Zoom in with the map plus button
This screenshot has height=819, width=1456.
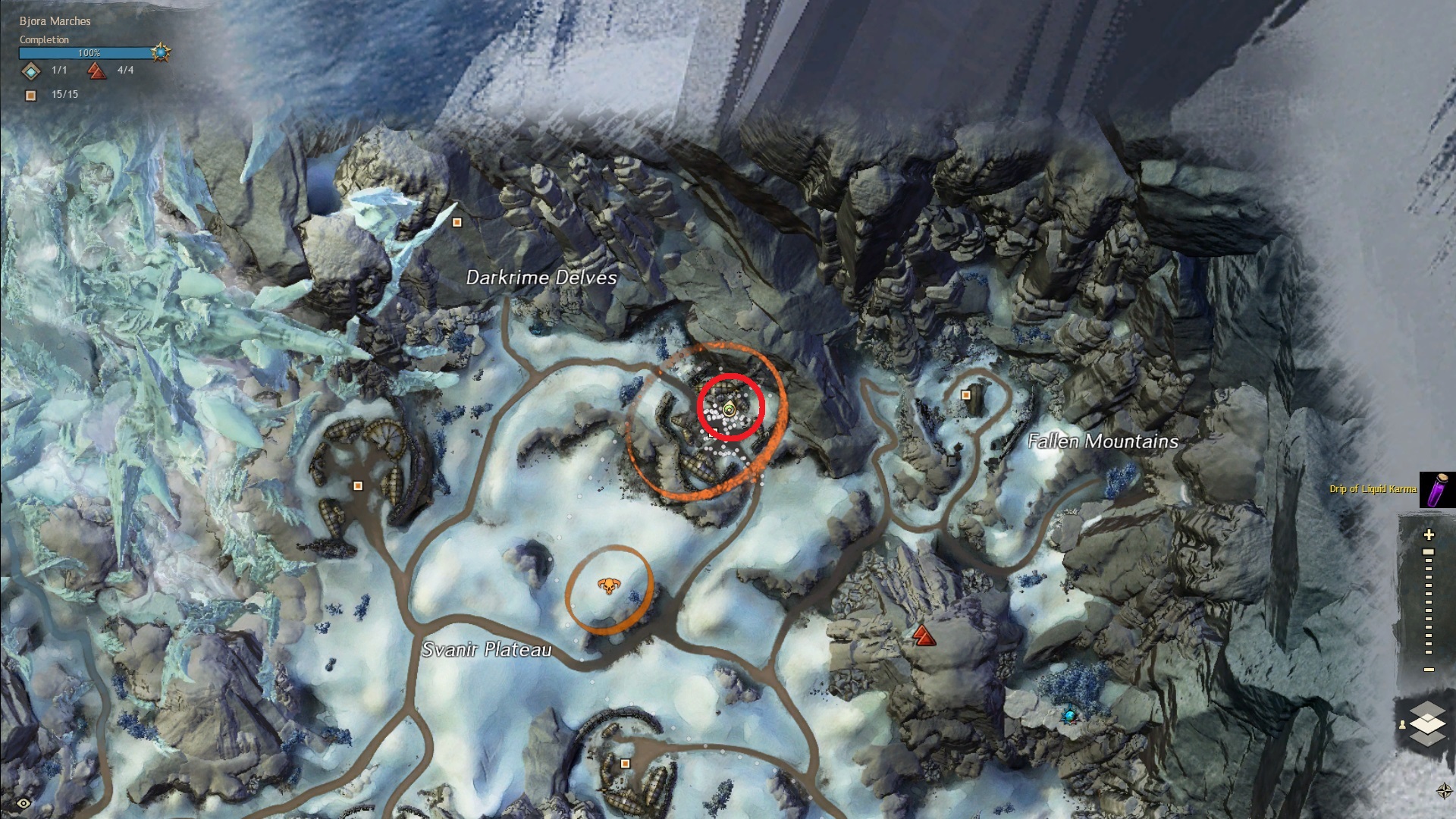(1429, 535)
